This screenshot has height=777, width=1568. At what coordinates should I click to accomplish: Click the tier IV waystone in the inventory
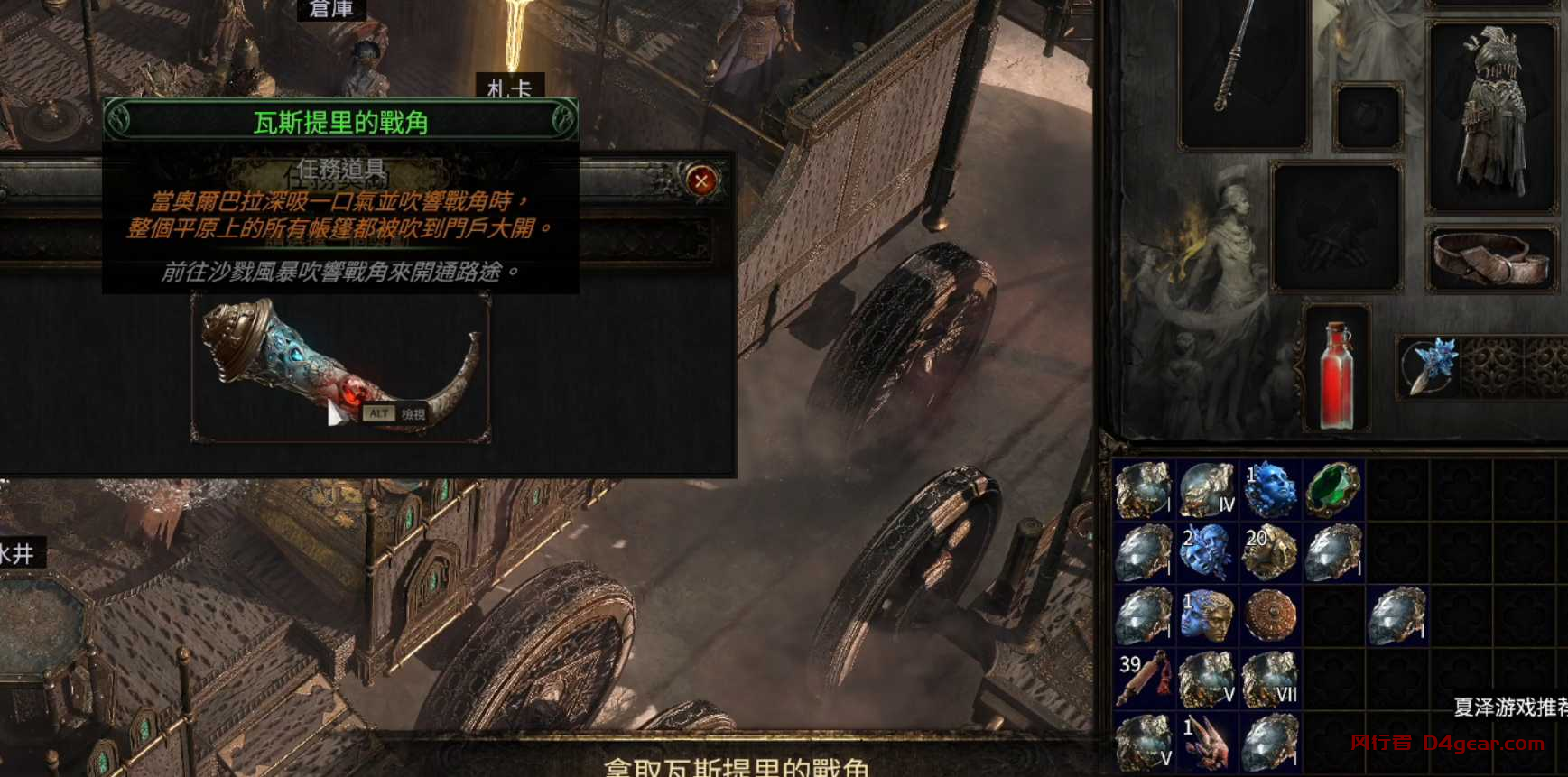[x=1209, y=489]
